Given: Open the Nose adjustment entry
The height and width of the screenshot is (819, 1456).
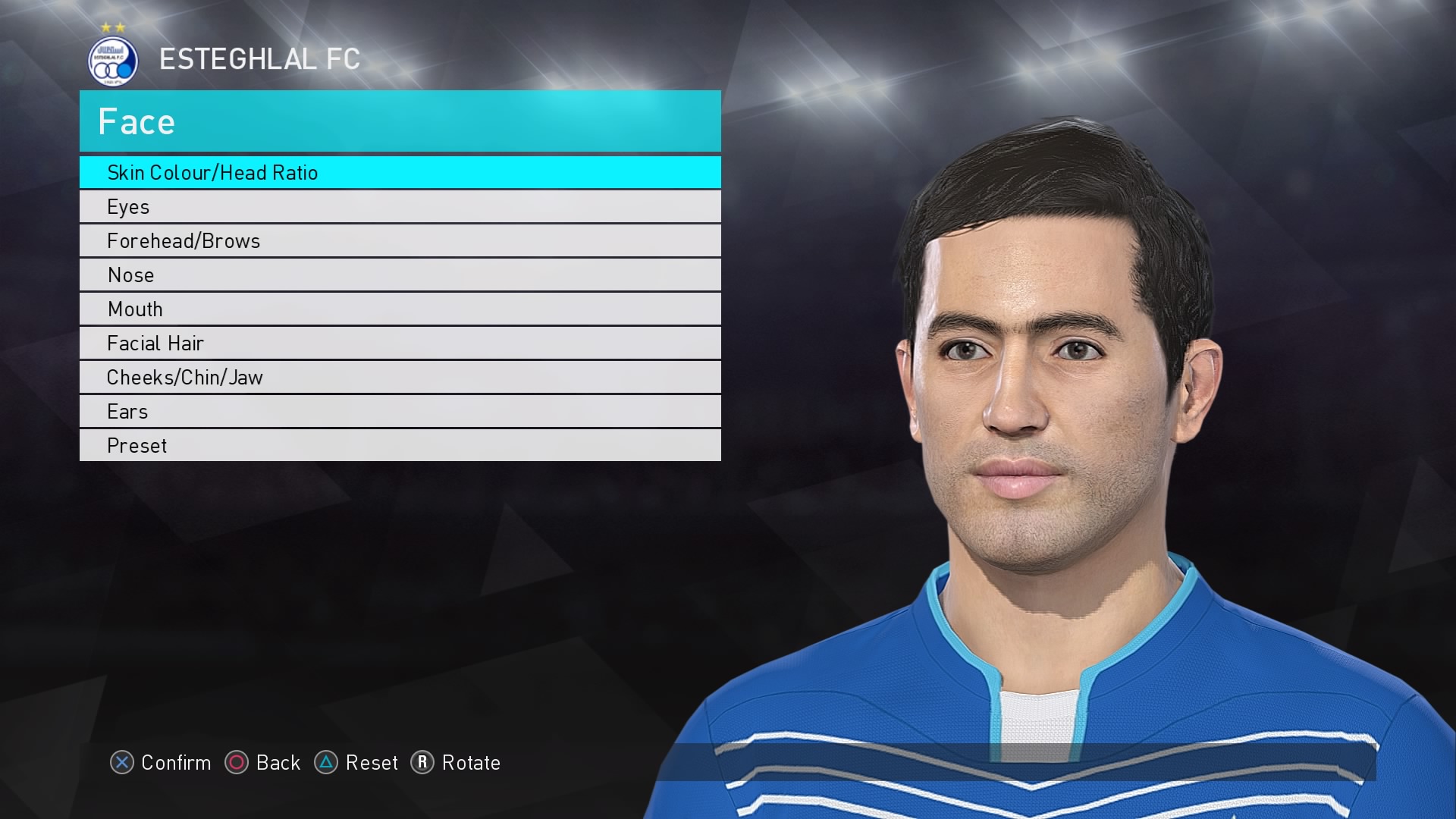Looking at the screenshot, I should (x=130, y=275).
